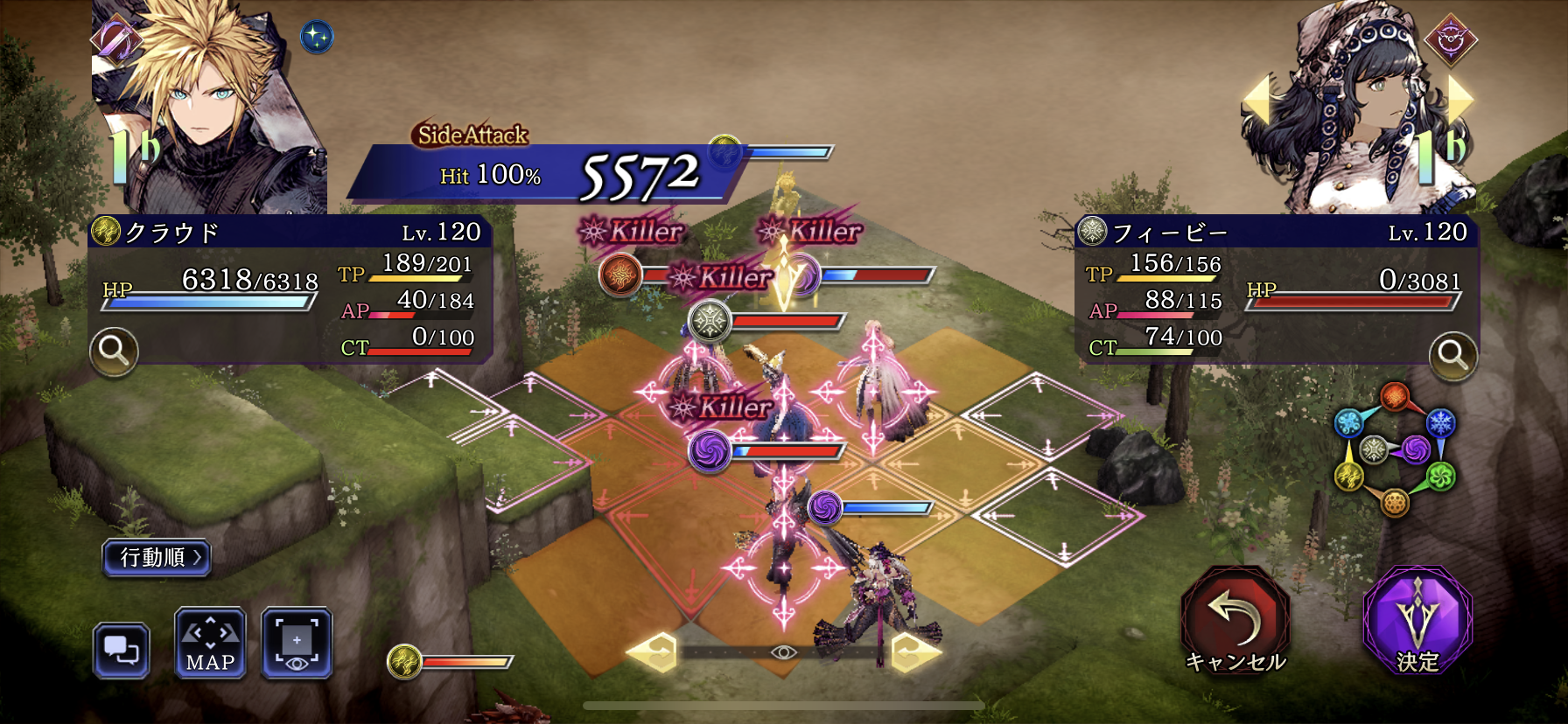1568x724 pixels.
Task: Switch to the previous target with the left arrow
Action: pos(1256,101)
